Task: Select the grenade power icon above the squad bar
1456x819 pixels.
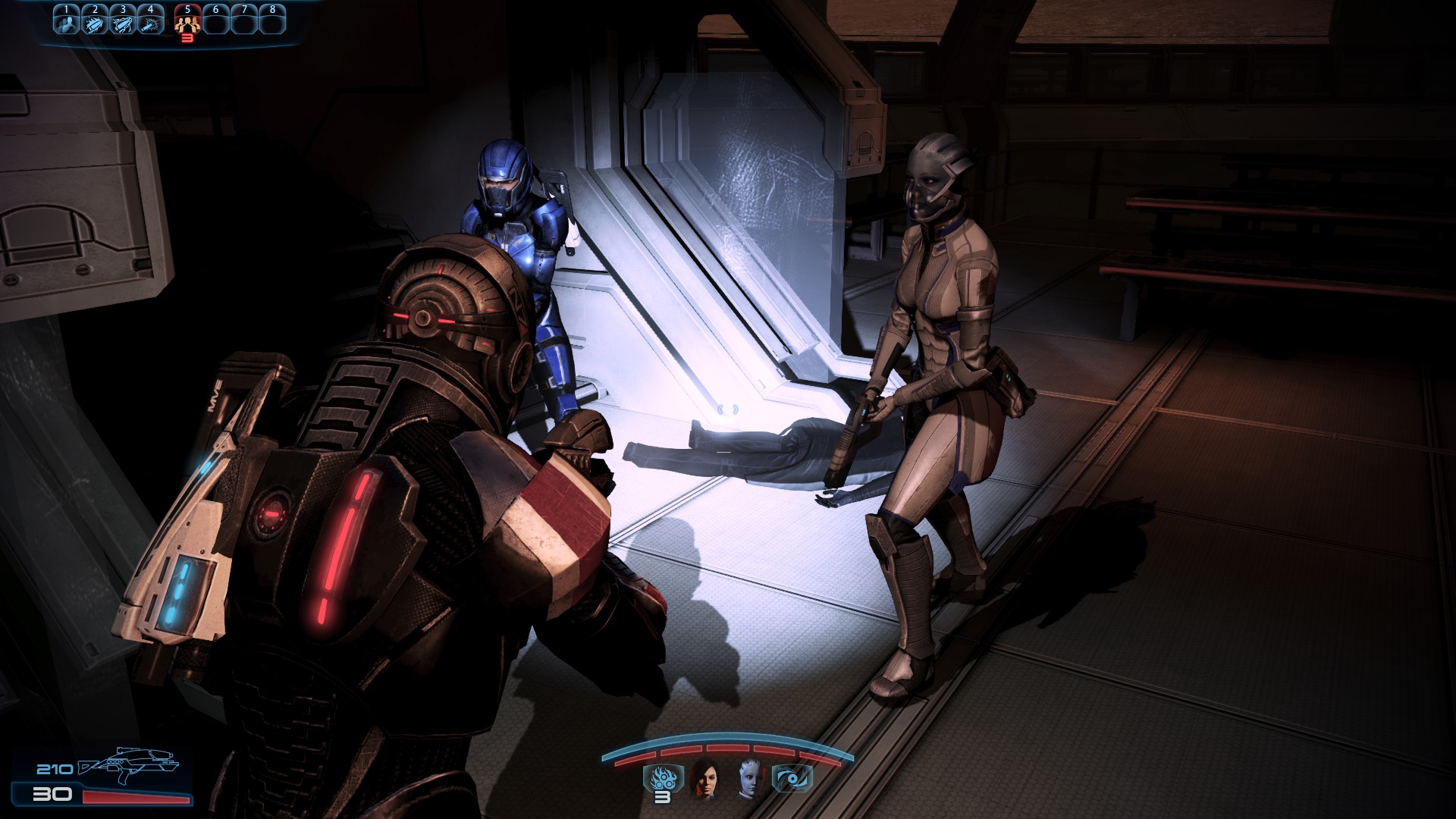Action: (663, 777)
